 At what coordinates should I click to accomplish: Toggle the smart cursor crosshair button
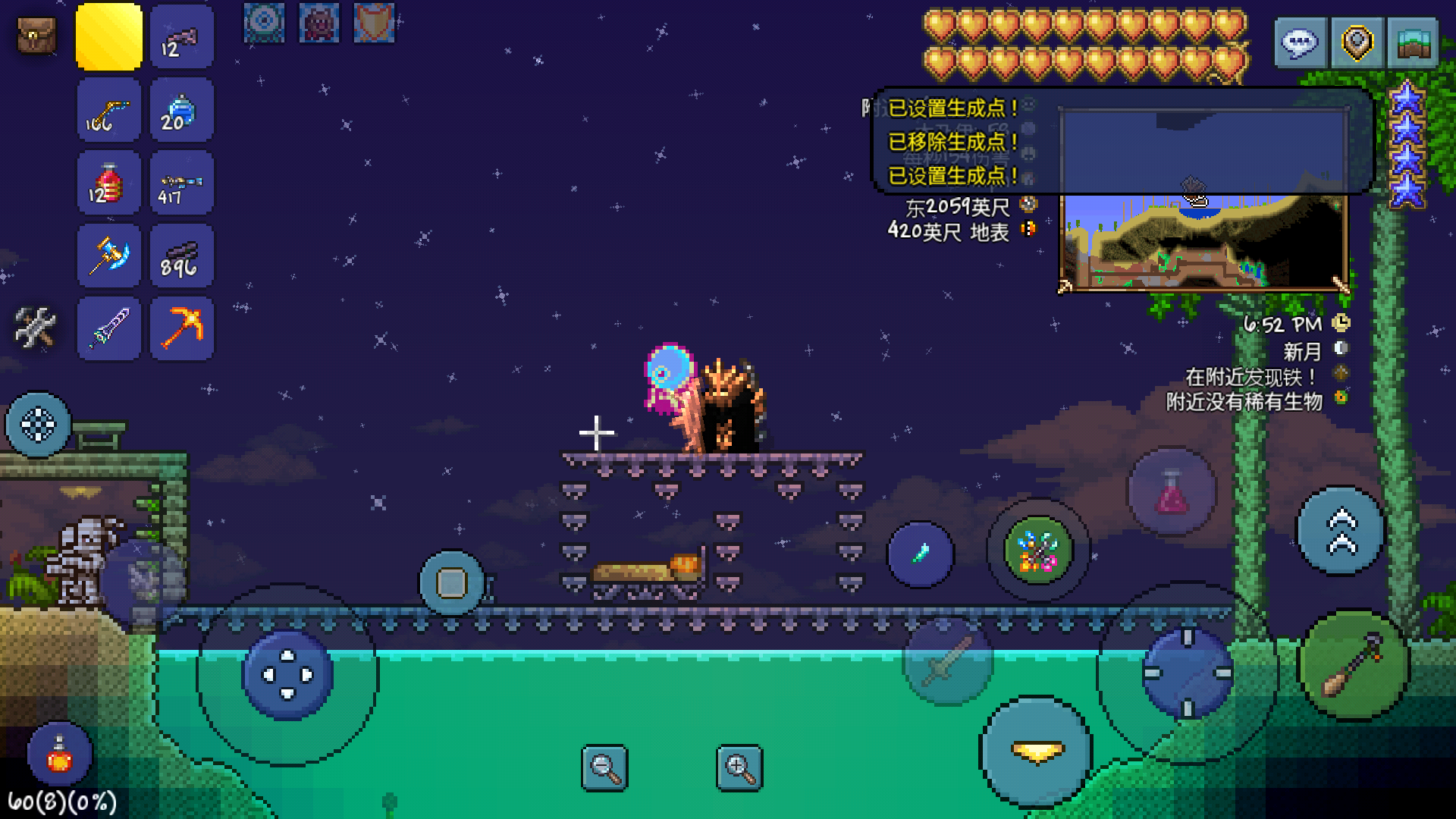tap(38, 425)
